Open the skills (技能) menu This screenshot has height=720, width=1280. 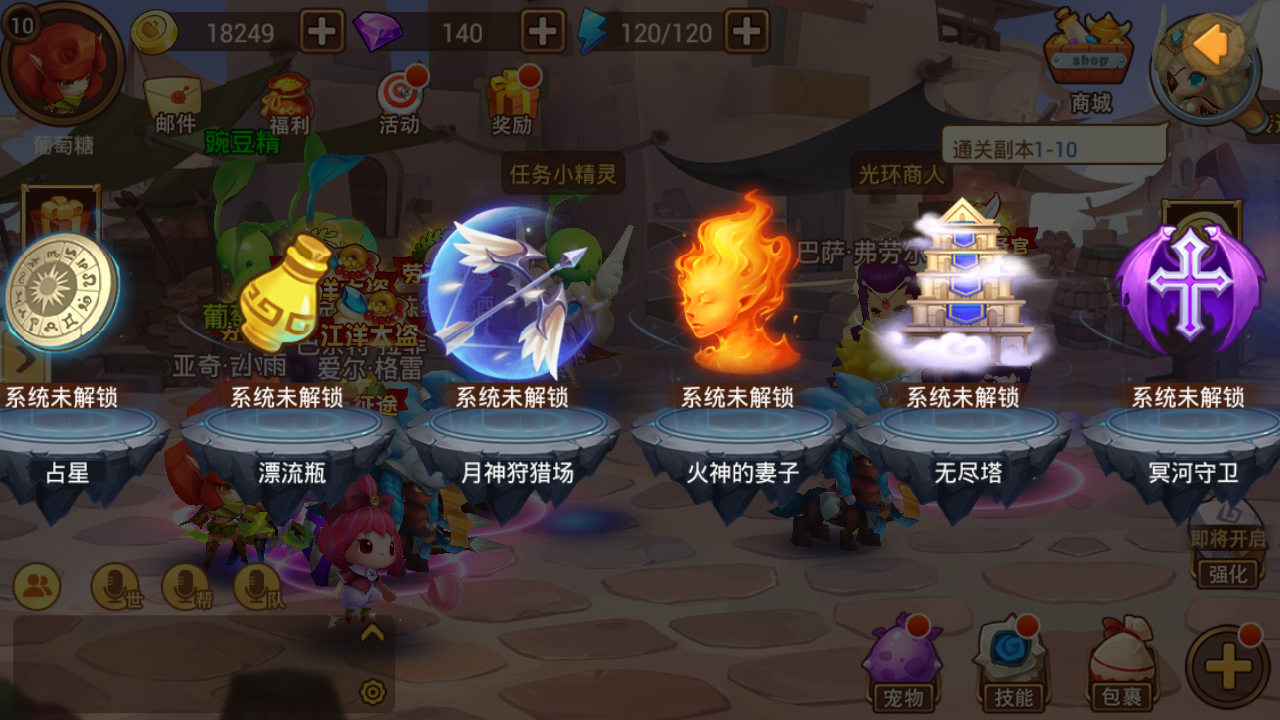(1012, 665)
